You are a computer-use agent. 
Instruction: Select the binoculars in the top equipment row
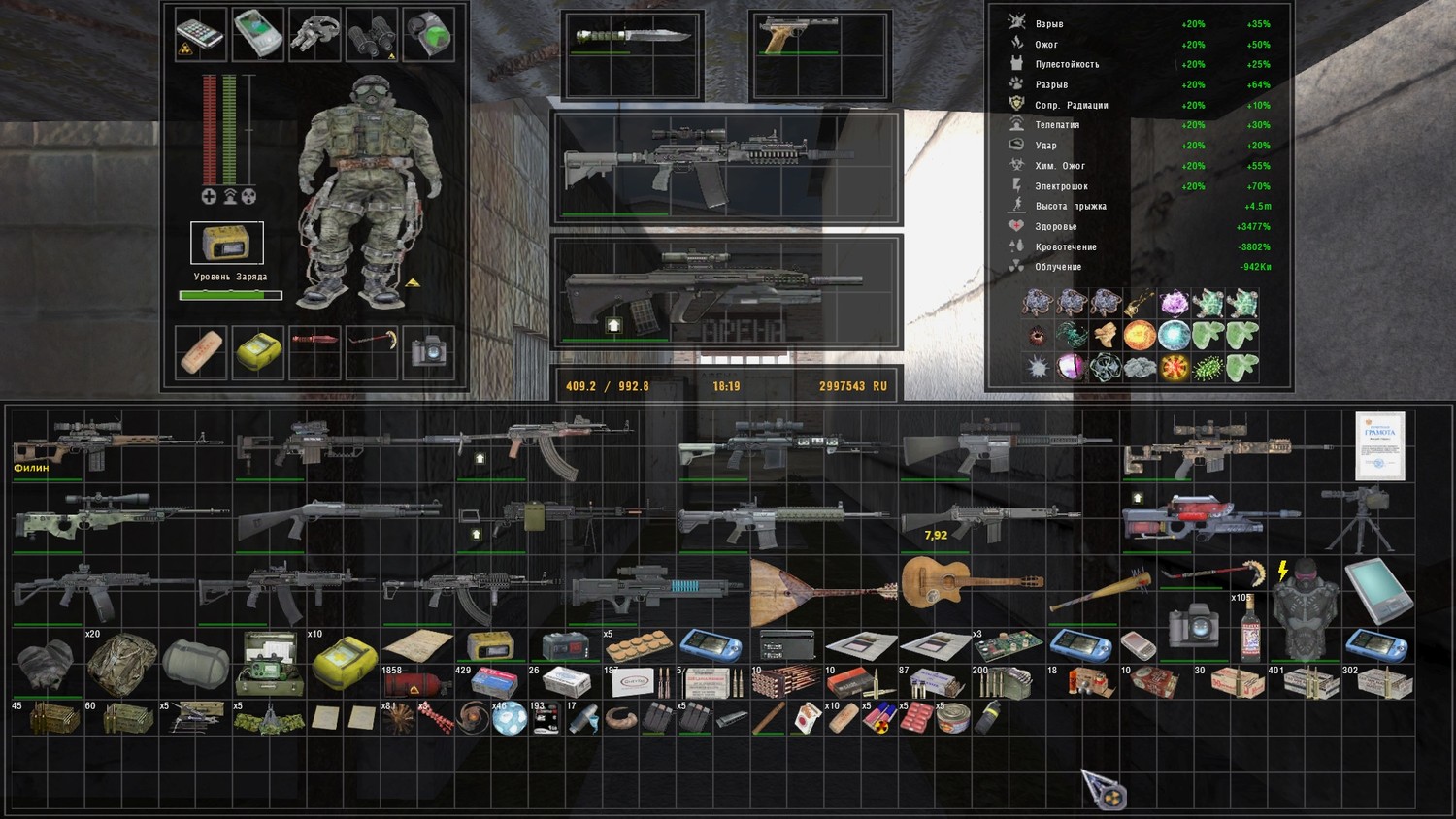371,35
